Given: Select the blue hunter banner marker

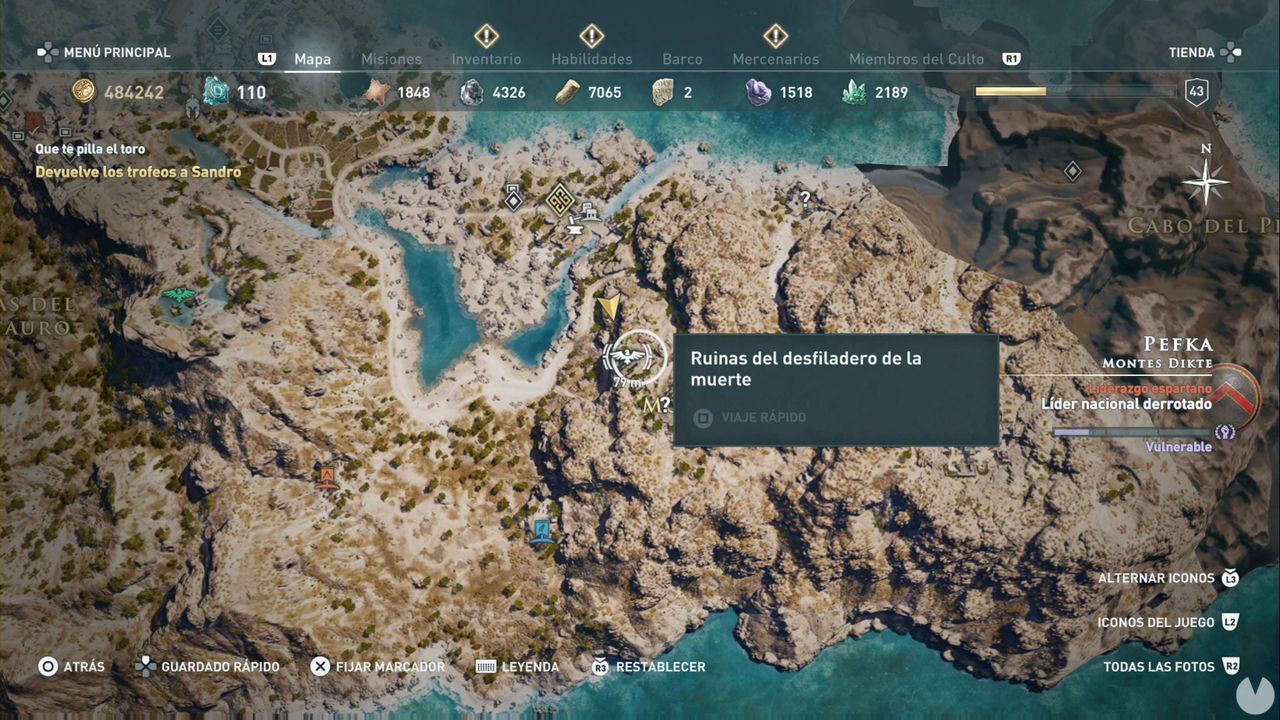Looking at the screenshot, I should [x=542, y=531].
